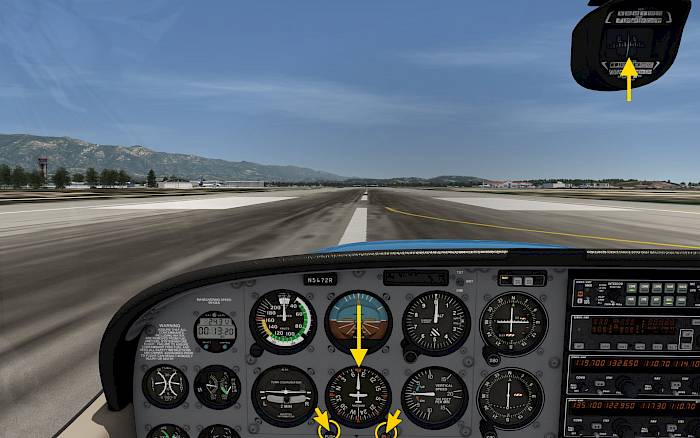Select the lower VOR course indicator

pyautogui.click(x=511, y=397)
